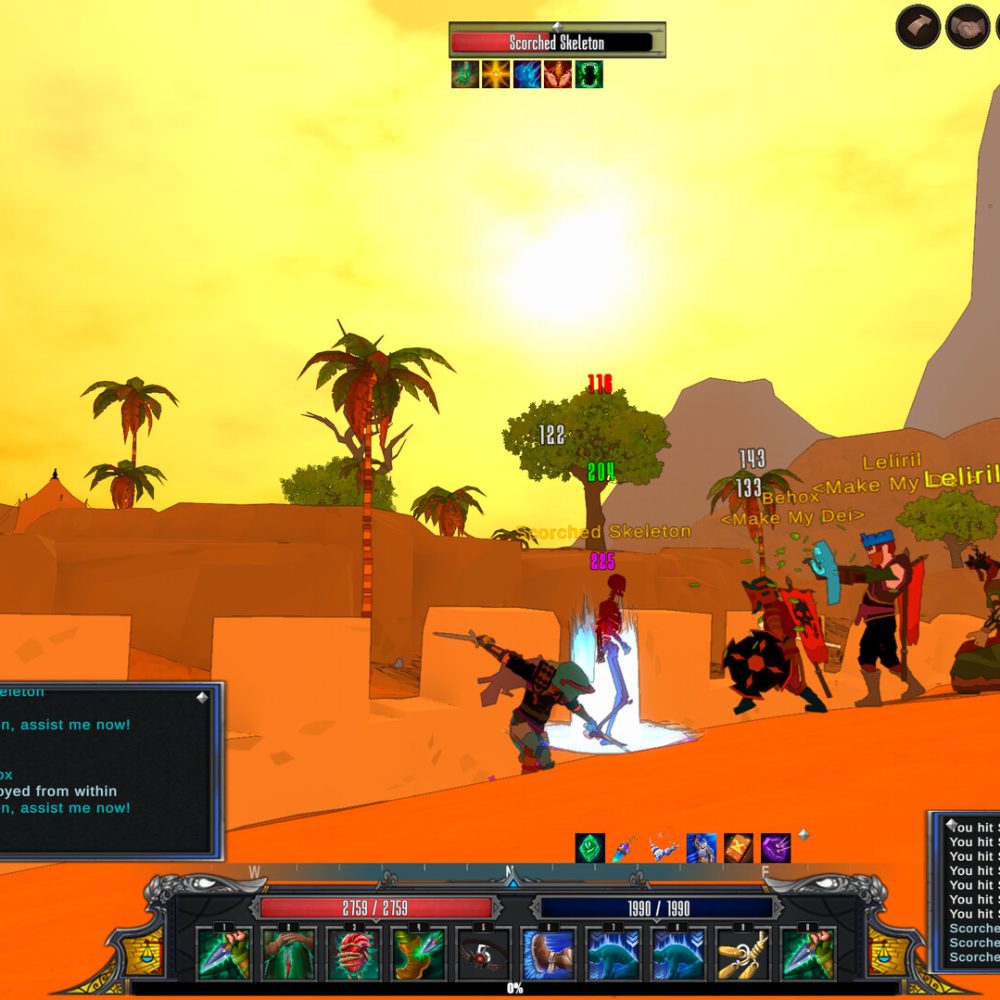Click the left golden scales emblem

pyautogui.click(x=144, y=949)
